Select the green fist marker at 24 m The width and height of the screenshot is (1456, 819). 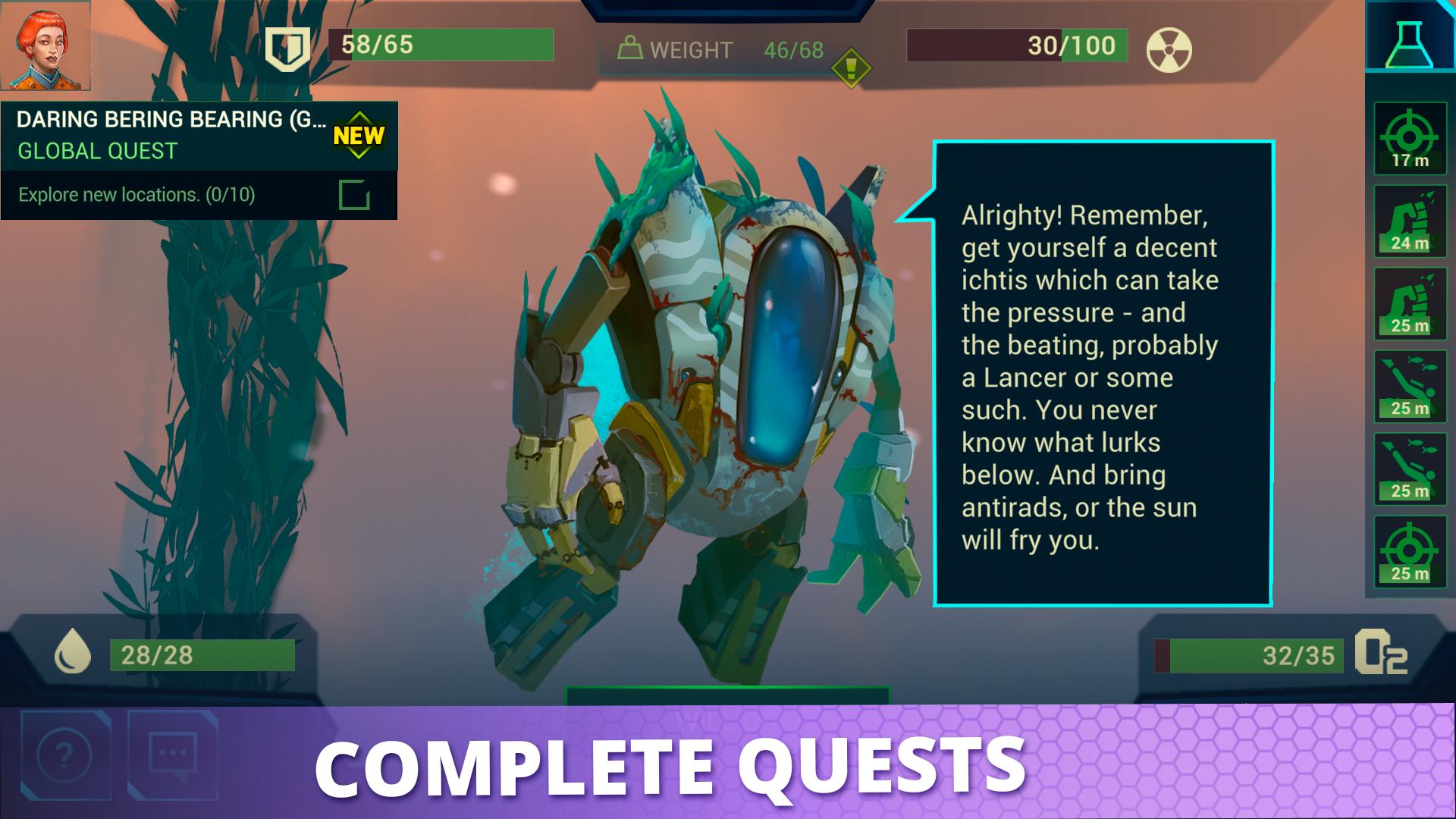pos(1410,221)
